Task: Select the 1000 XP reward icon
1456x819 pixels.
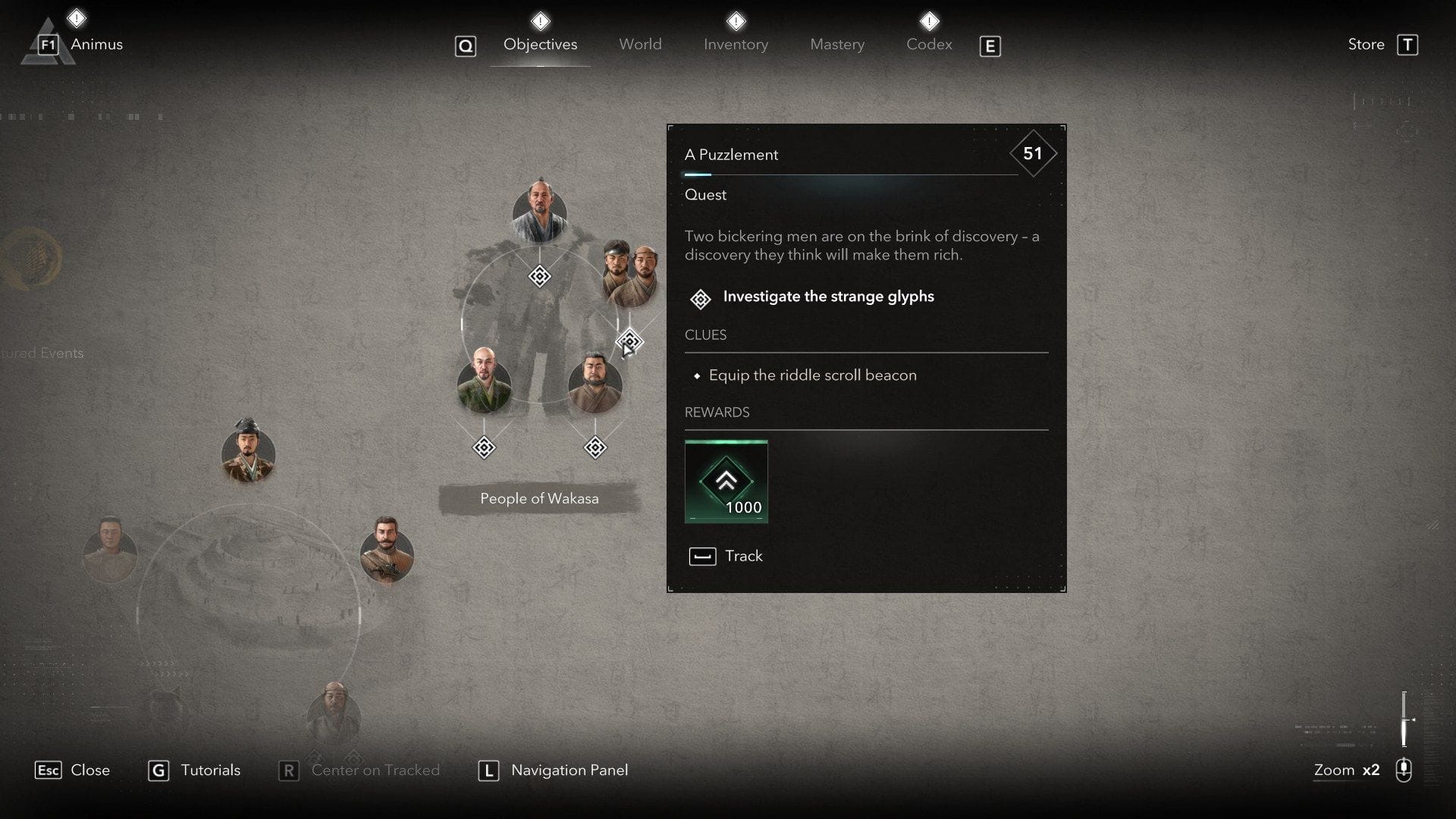Action: tap(726, 482)
